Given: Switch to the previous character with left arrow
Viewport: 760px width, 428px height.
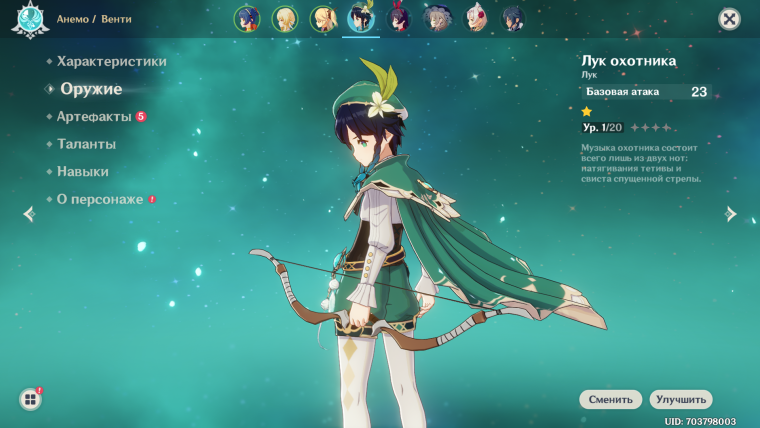Looking at the screenshot, I should tap(28, 214).
